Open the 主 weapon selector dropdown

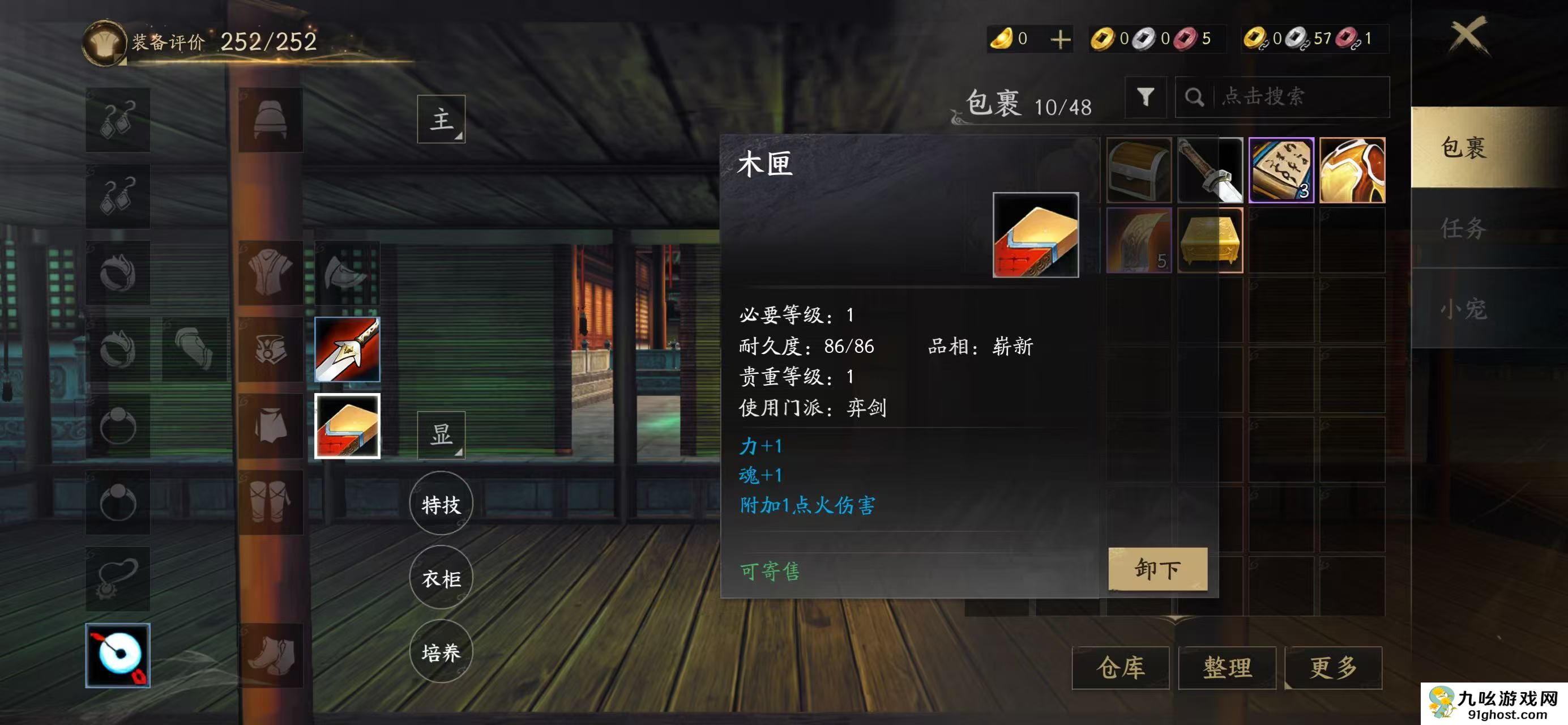click(441, 120)
